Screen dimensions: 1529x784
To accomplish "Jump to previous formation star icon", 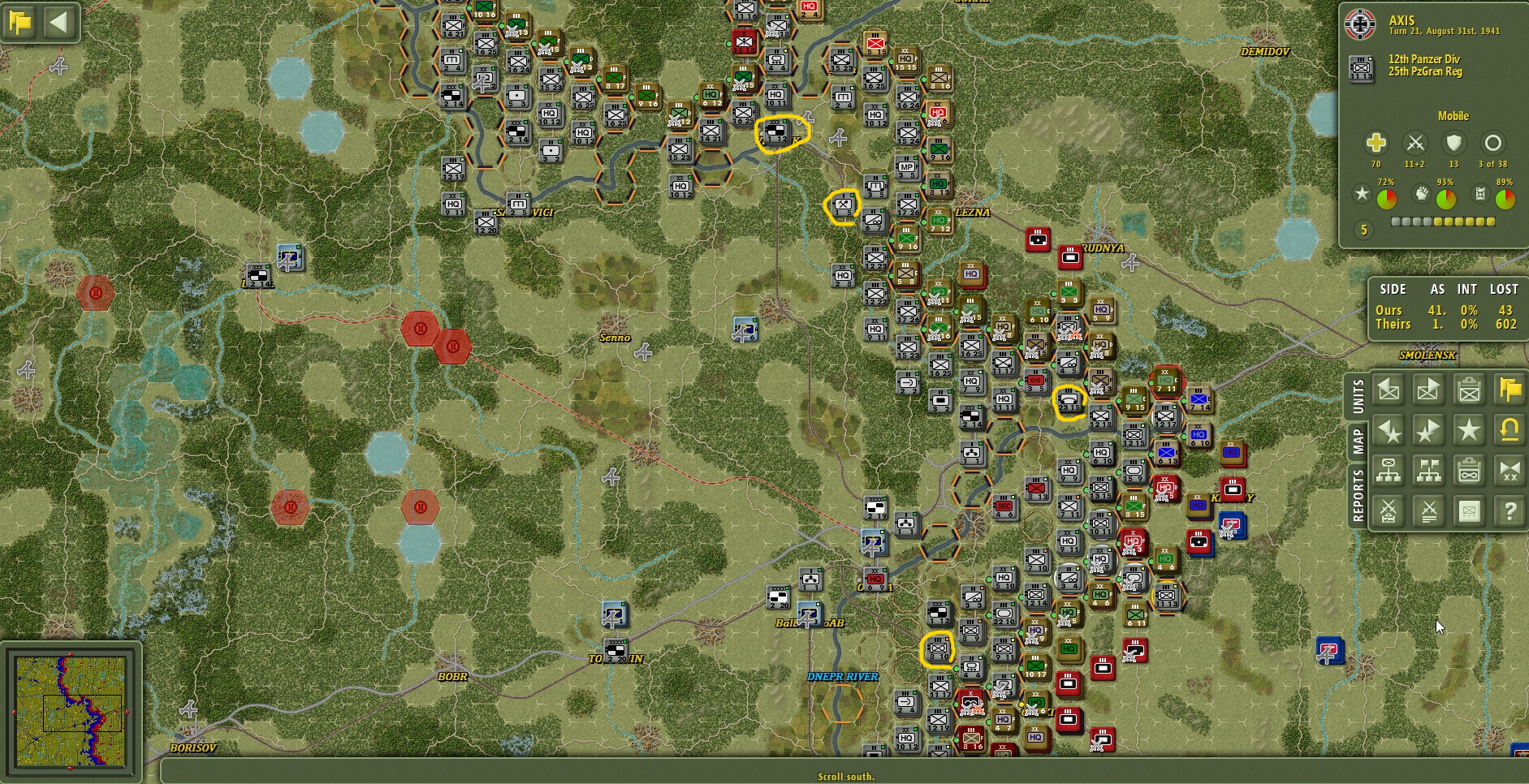I will tap(1389, 430).
